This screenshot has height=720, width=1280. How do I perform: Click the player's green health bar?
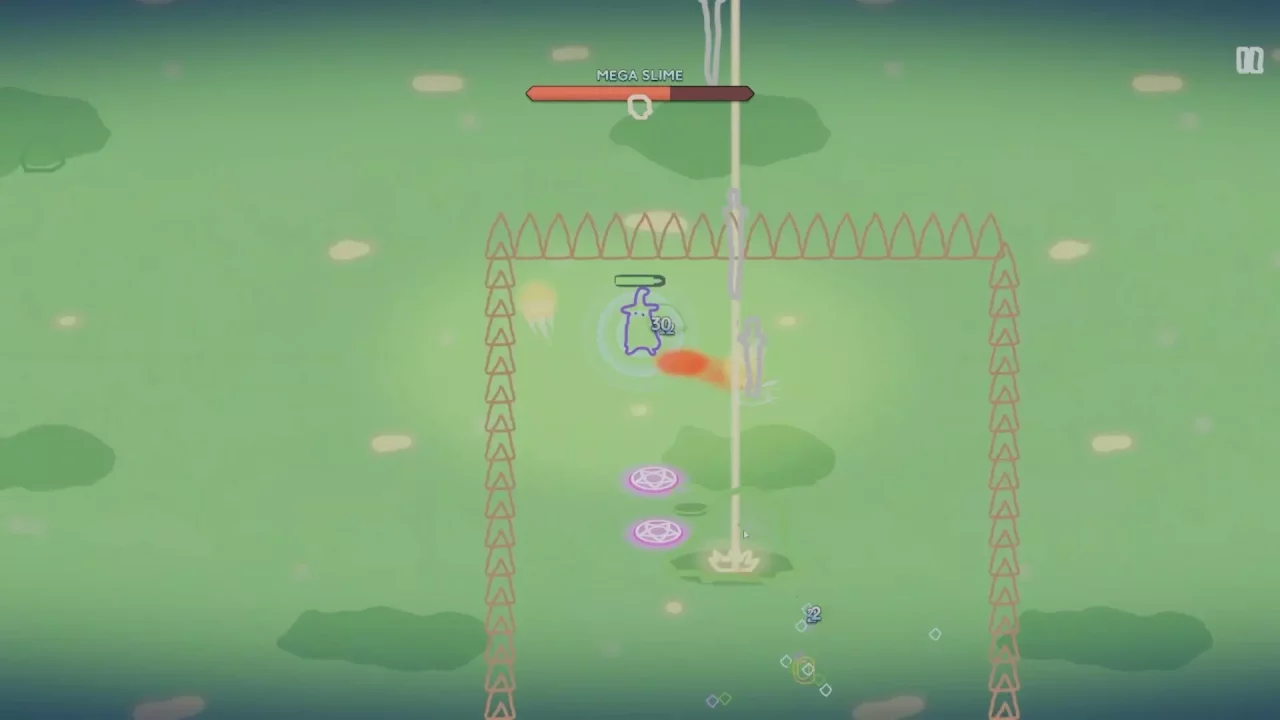640,281
